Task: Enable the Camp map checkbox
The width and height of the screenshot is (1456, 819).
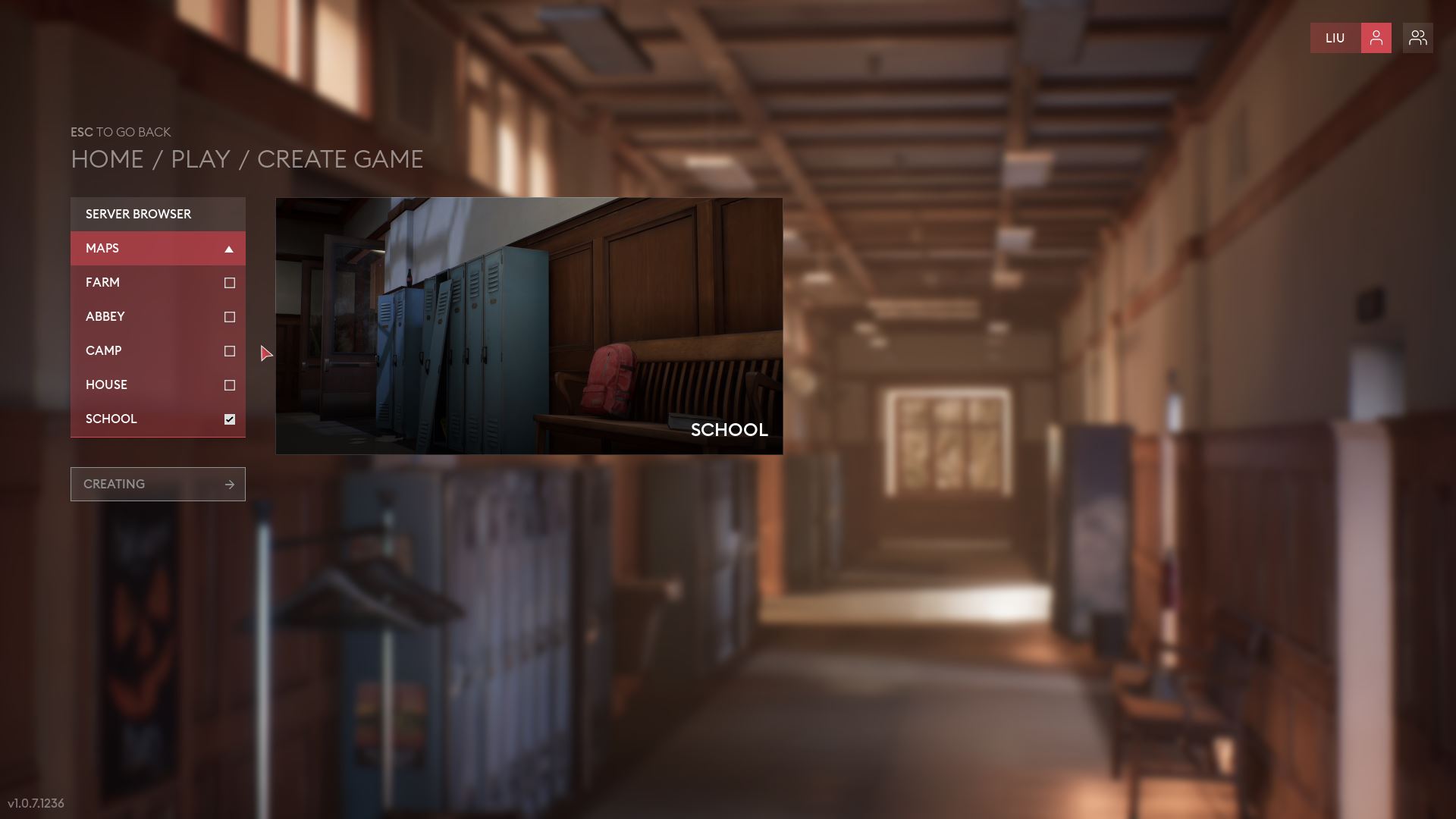Action: pyautogui.click(x=230, y=351)
